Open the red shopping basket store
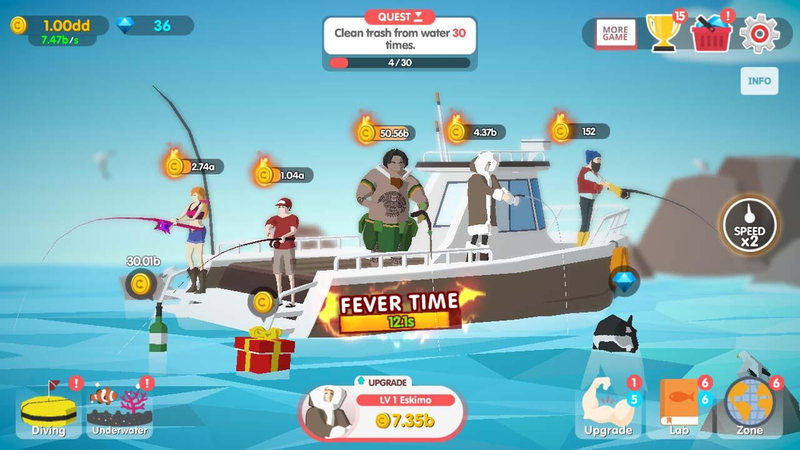 click(711, 35)
